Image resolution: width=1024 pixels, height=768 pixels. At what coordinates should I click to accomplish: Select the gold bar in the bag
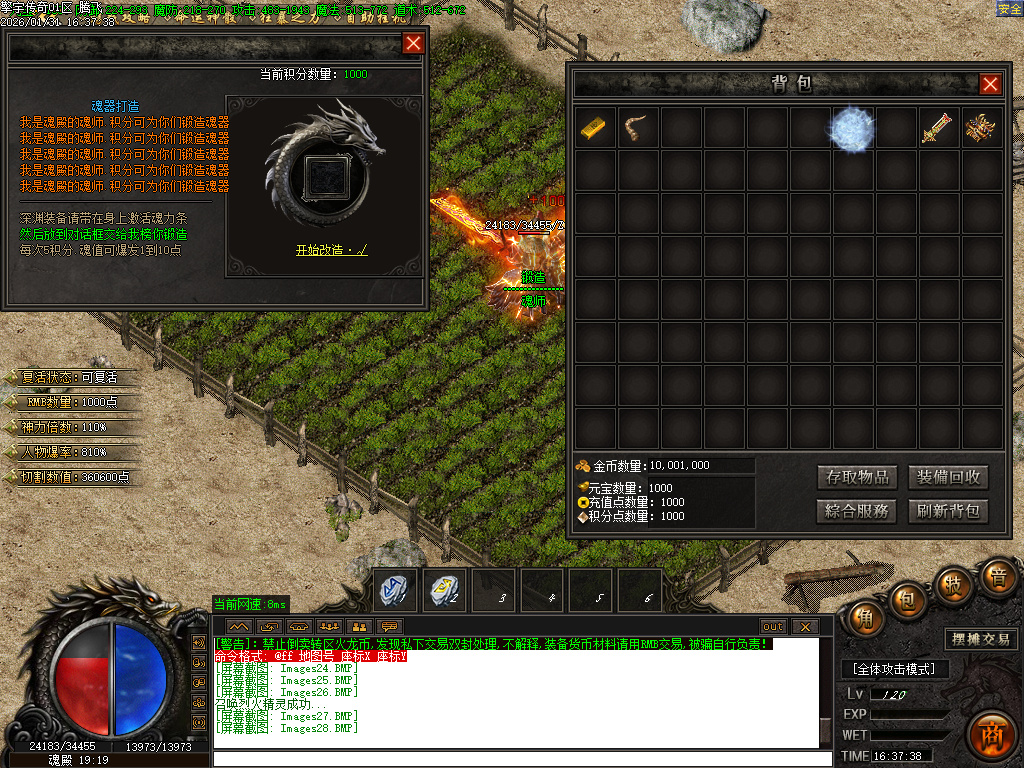point(595,128)
